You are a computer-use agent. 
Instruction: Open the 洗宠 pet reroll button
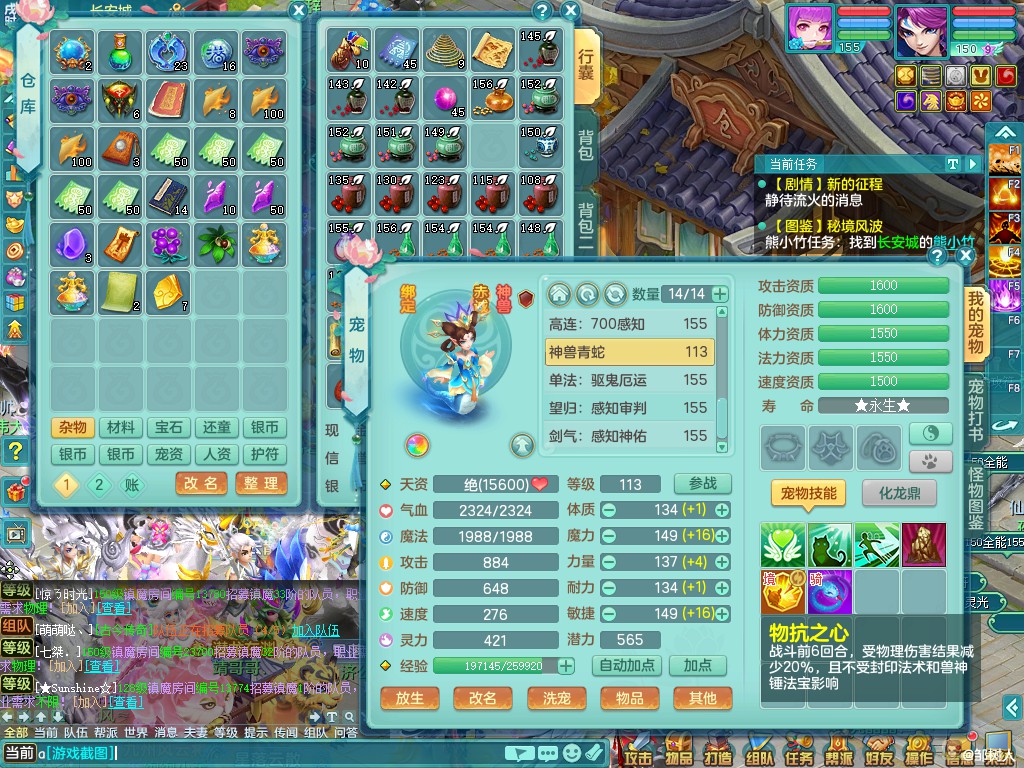click(x=556, y=698)
